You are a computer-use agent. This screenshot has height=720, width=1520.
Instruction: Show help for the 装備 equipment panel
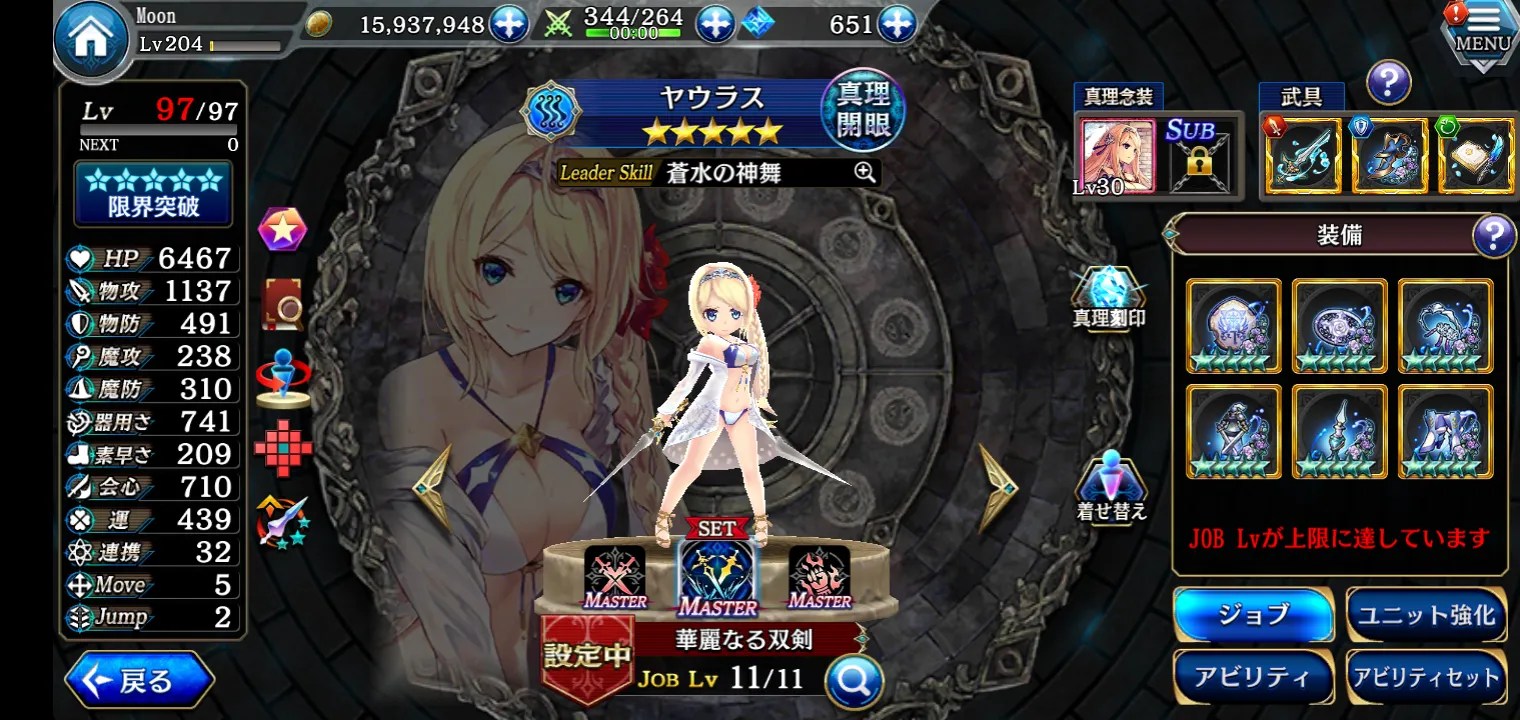(x=1493, y=236)
